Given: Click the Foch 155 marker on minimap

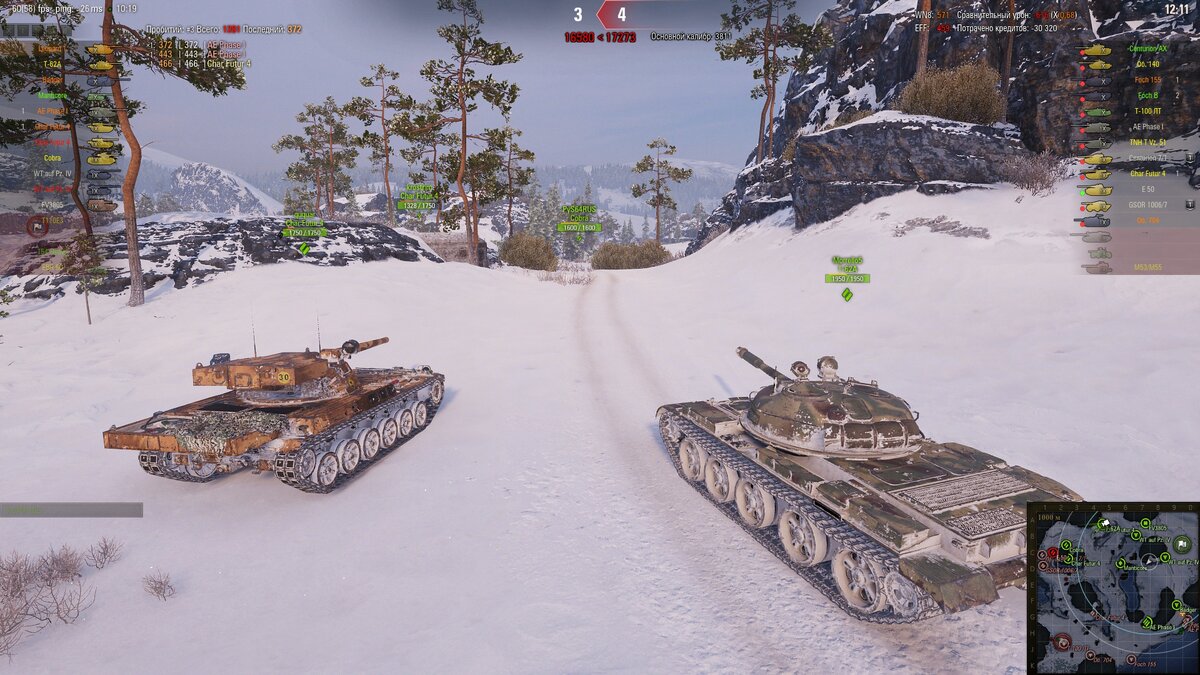Looking at the screenshot, I should click(x=1131, y=660).
